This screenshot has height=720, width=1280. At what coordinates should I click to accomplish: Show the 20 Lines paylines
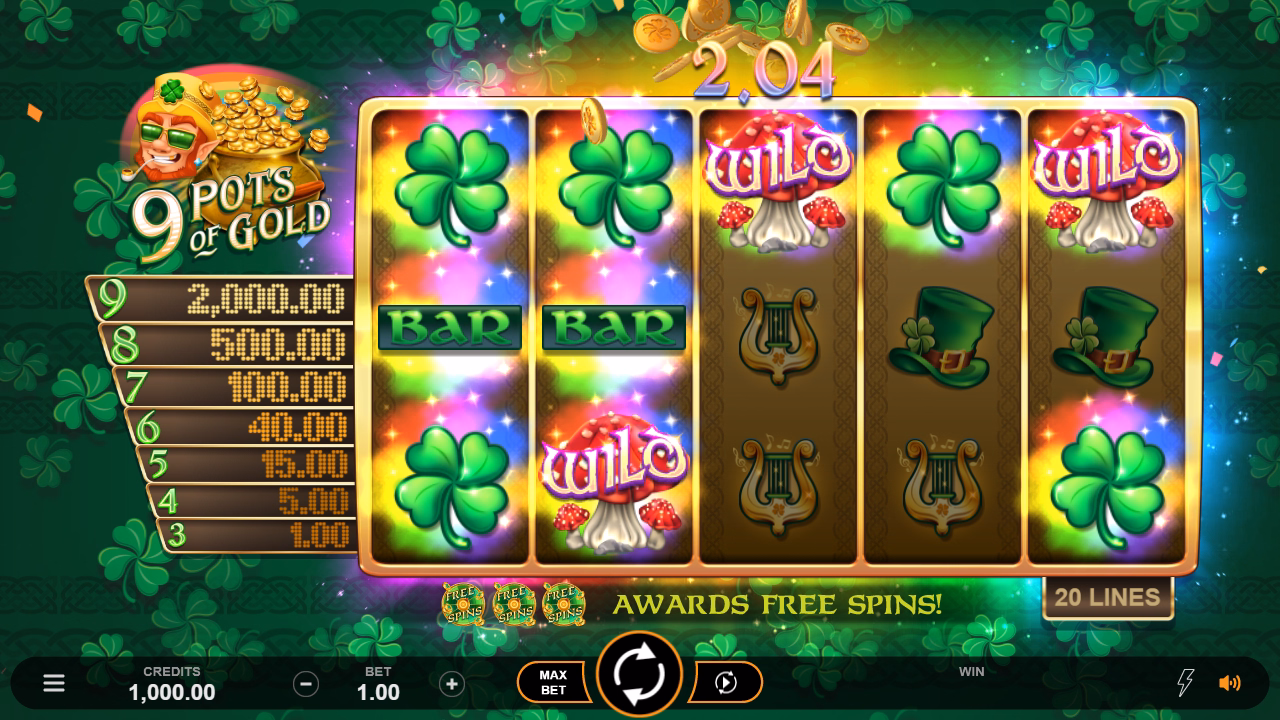pos(1107,598)
